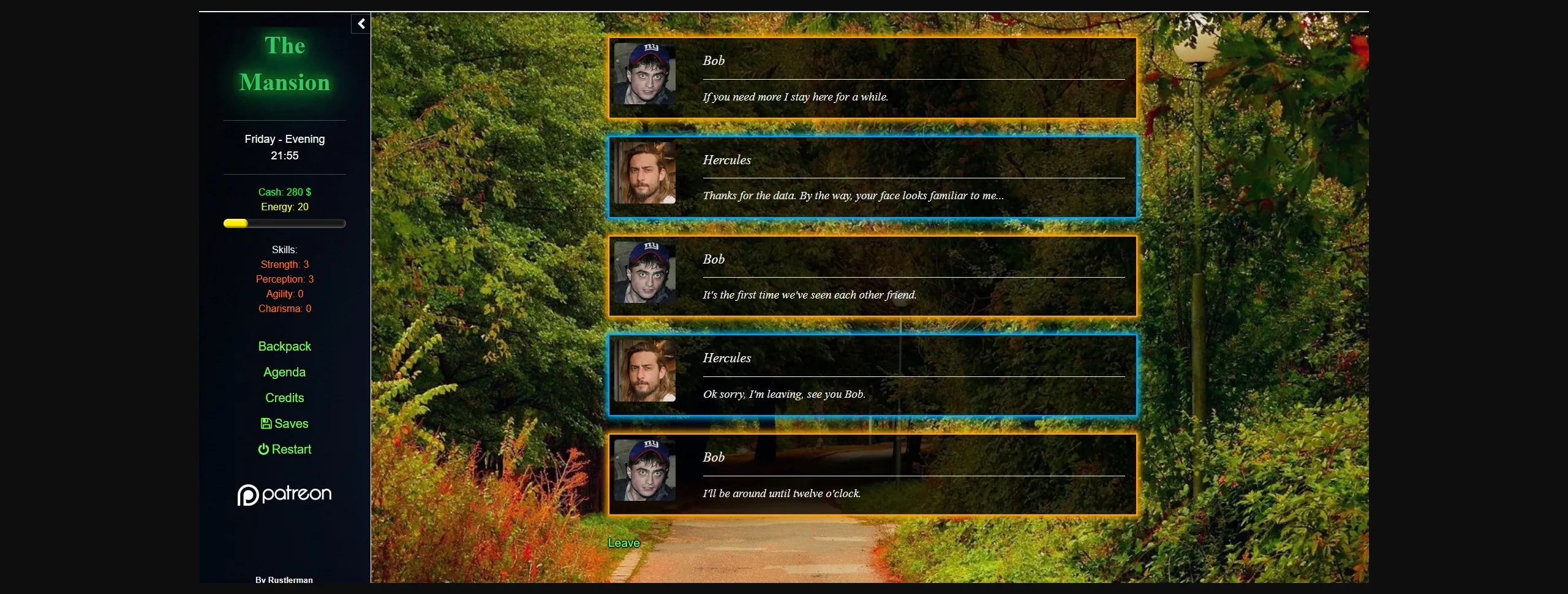1568x594 pixels.
Task: Open the Backpack
Action: point(284,346)
